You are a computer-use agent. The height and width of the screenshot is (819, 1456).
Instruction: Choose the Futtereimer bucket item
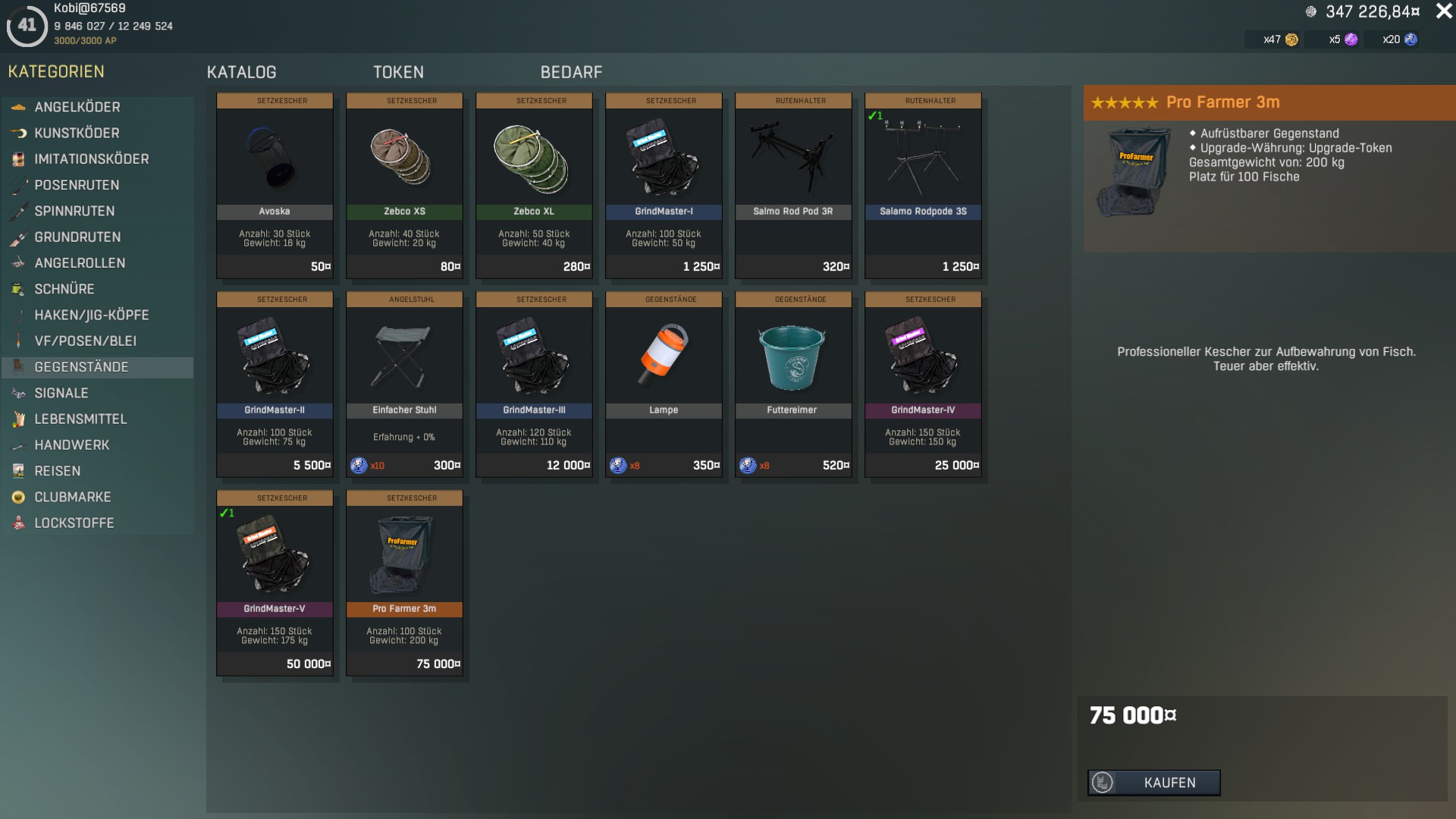tap(793, 384)
